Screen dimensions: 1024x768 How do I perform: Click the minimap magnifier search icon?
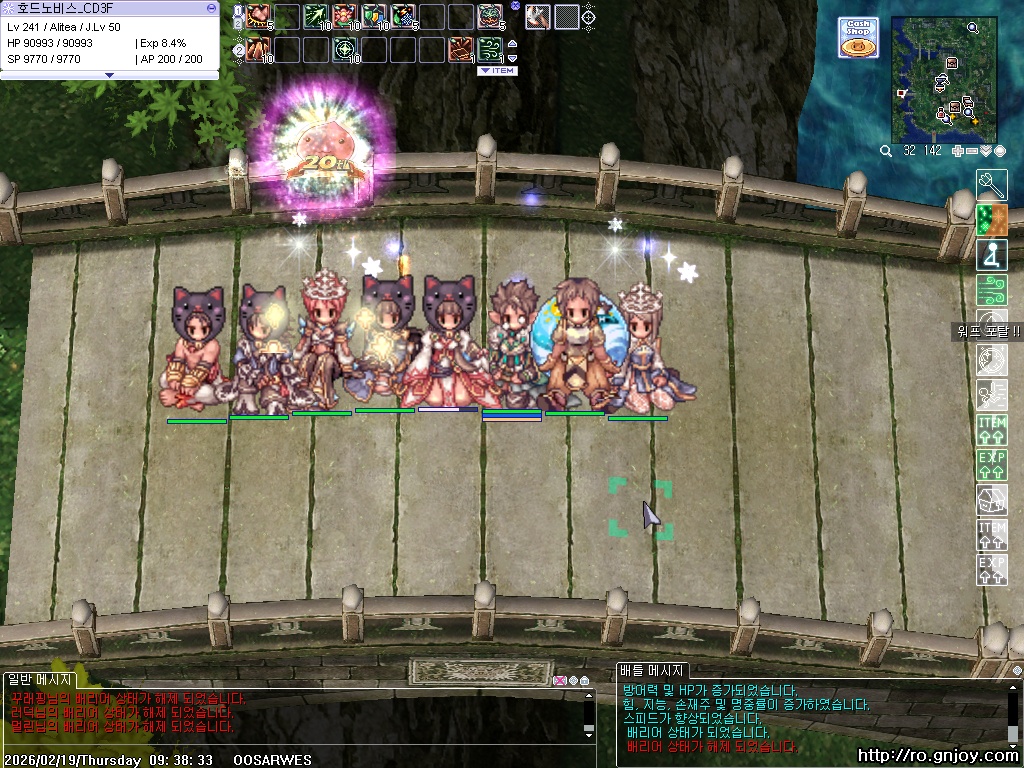886,151
